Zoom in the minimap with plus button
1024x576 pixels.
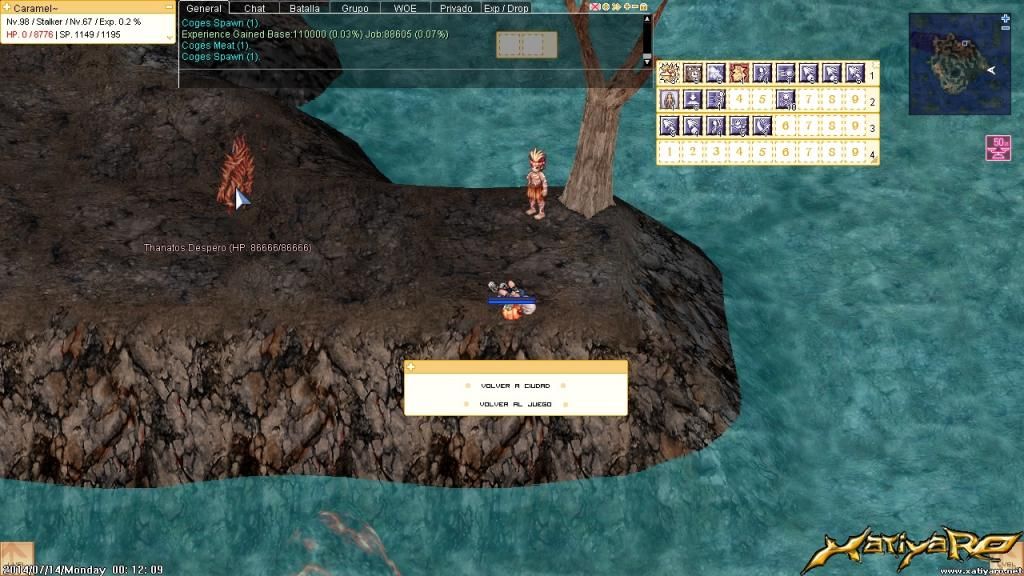pos(1005,18)
